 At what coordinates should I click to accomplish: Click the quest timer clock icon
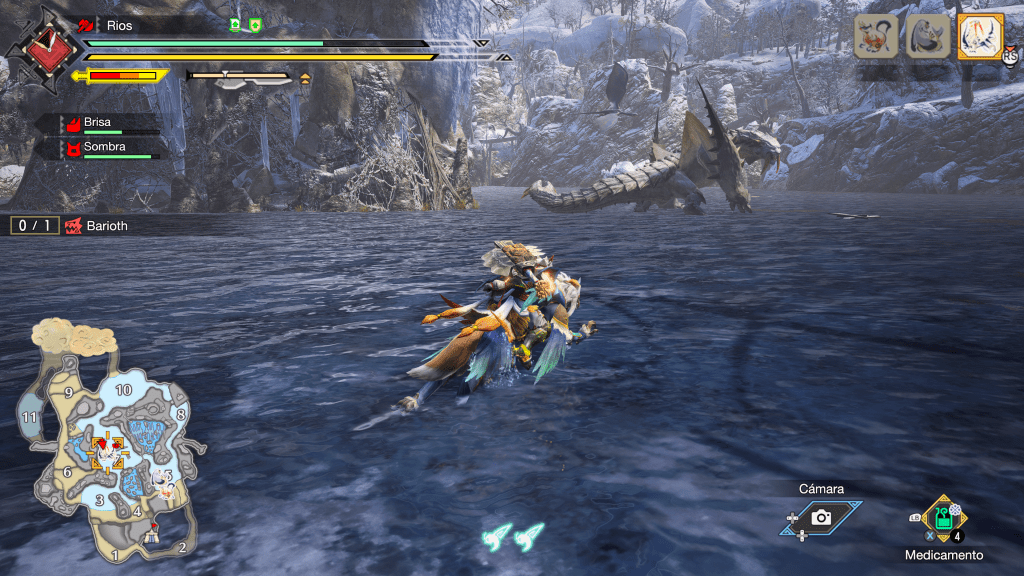(42, 46)
